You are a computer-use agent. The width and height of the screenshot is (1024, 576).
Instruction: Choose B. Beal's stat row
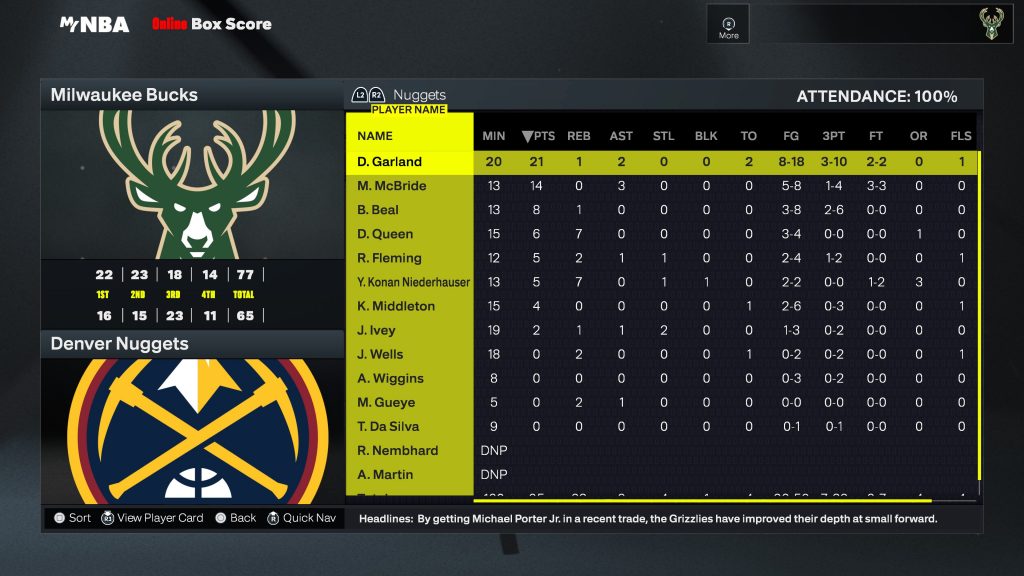click(378, 210)
